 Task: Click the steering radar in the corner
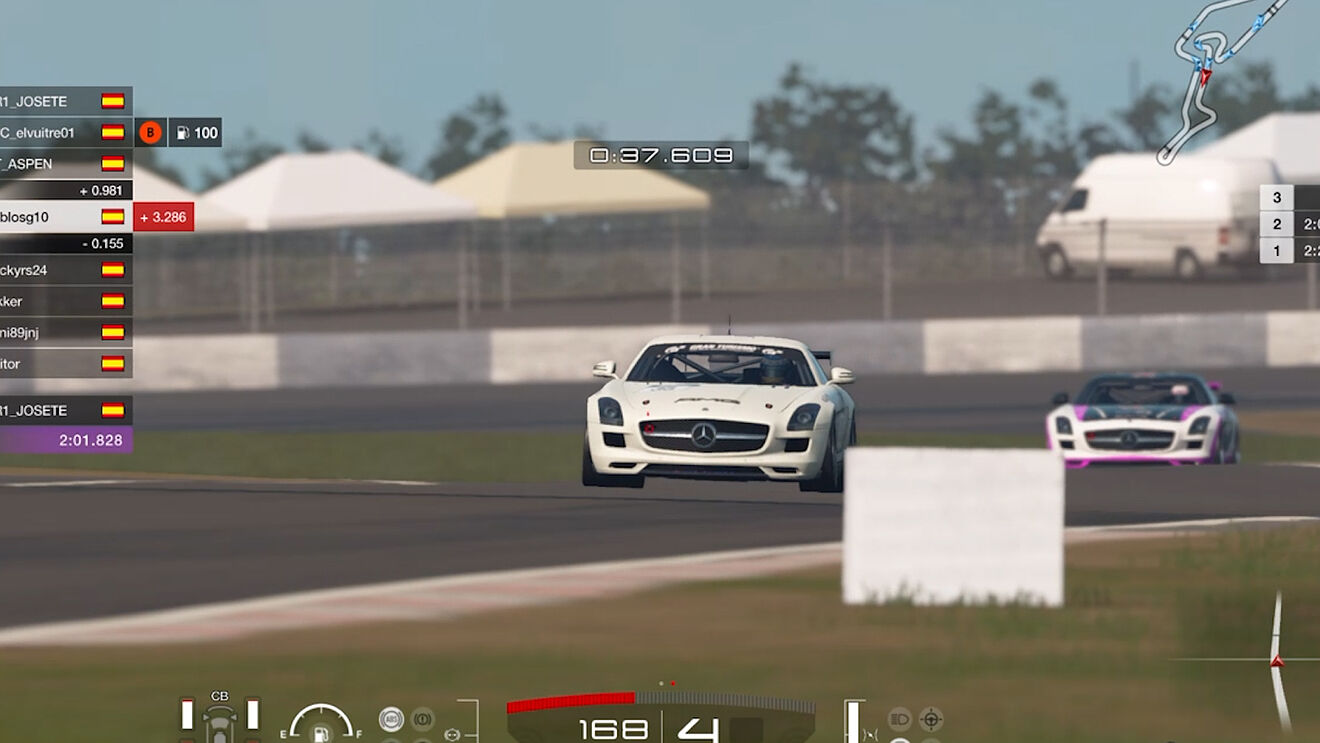1276,660
